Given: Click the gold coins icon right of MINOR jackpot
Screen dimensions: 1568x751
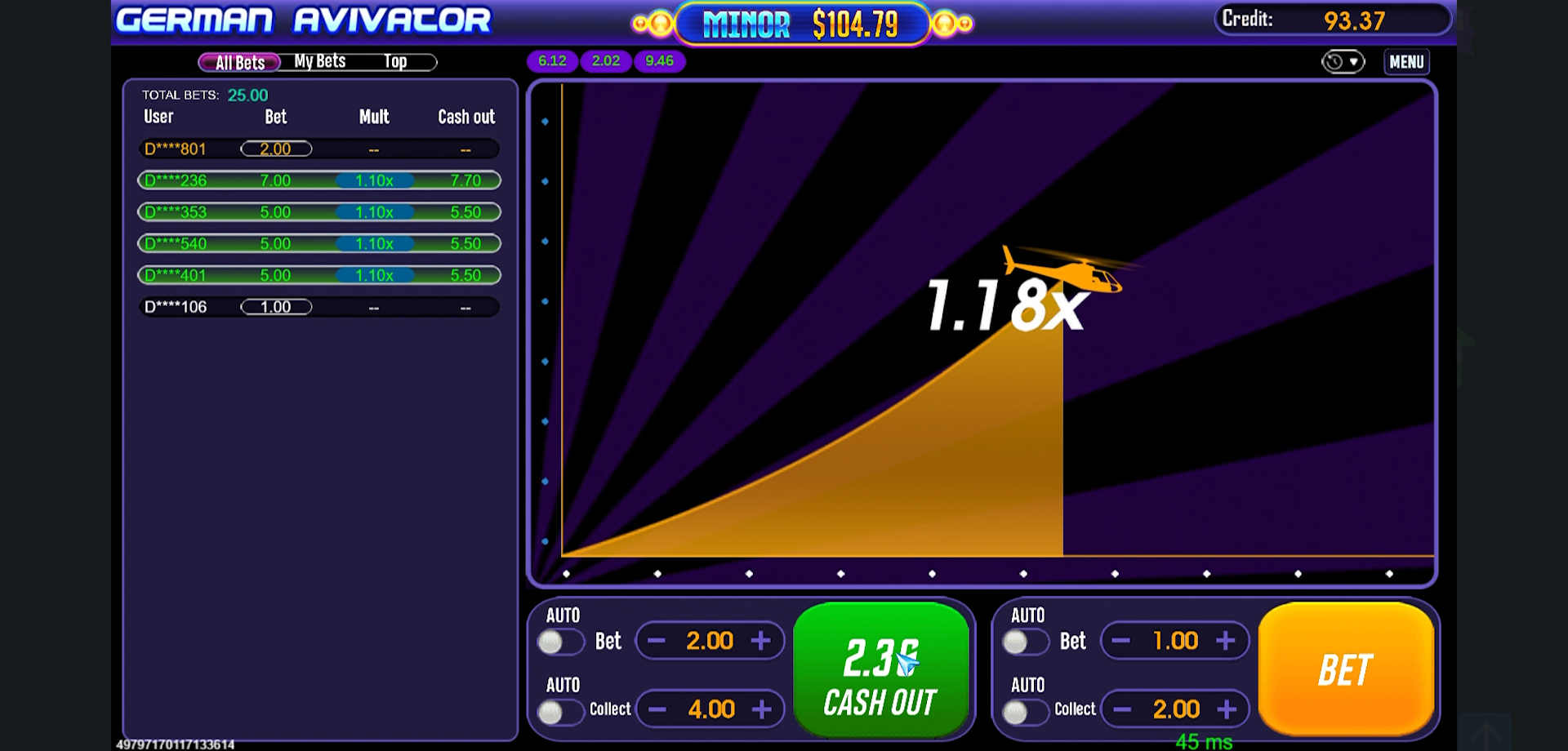Looking at the screenshot, I should (951, 24).
